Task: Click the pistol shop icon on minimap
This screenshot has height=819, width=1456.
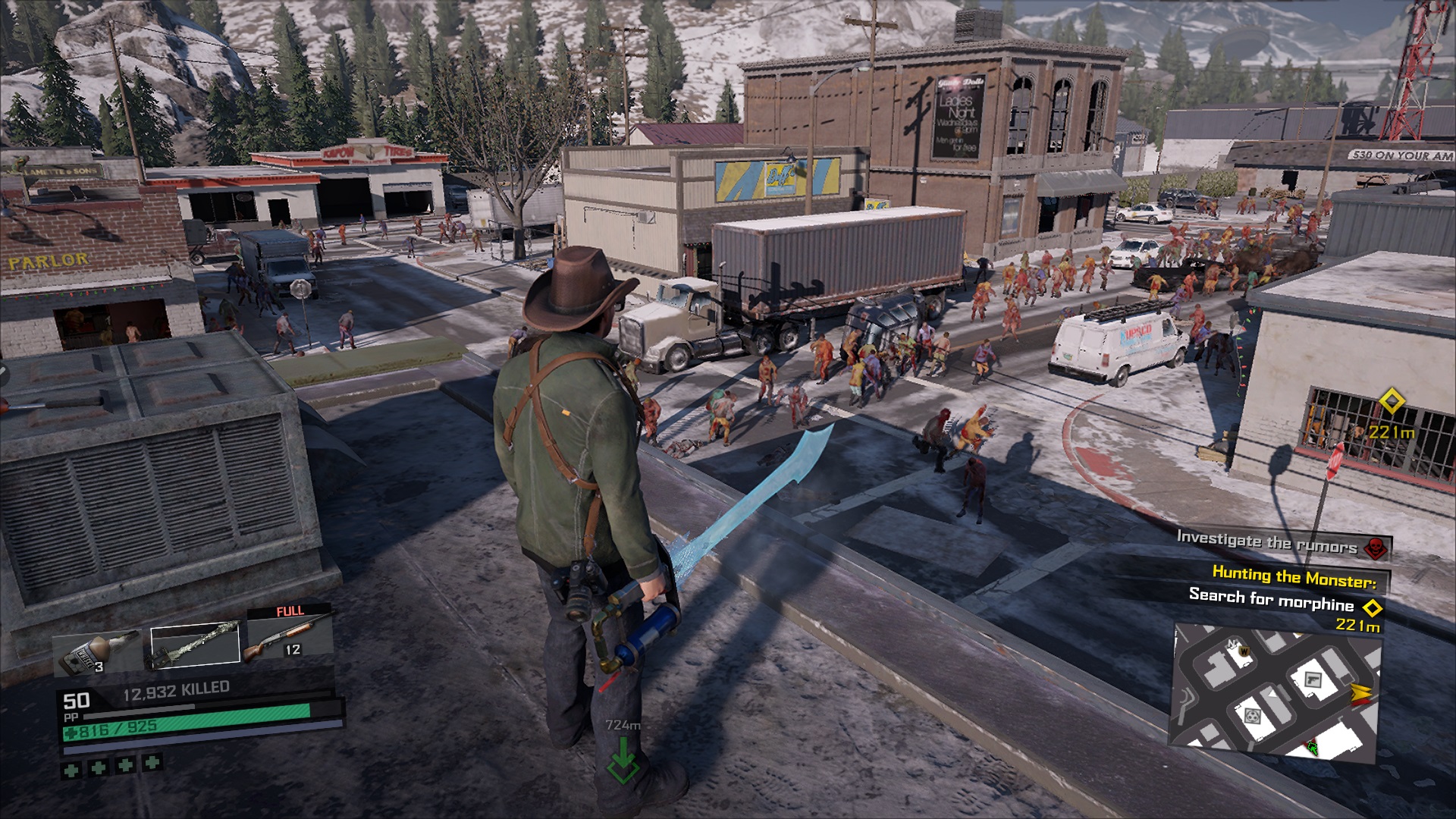Action: 1313,680
